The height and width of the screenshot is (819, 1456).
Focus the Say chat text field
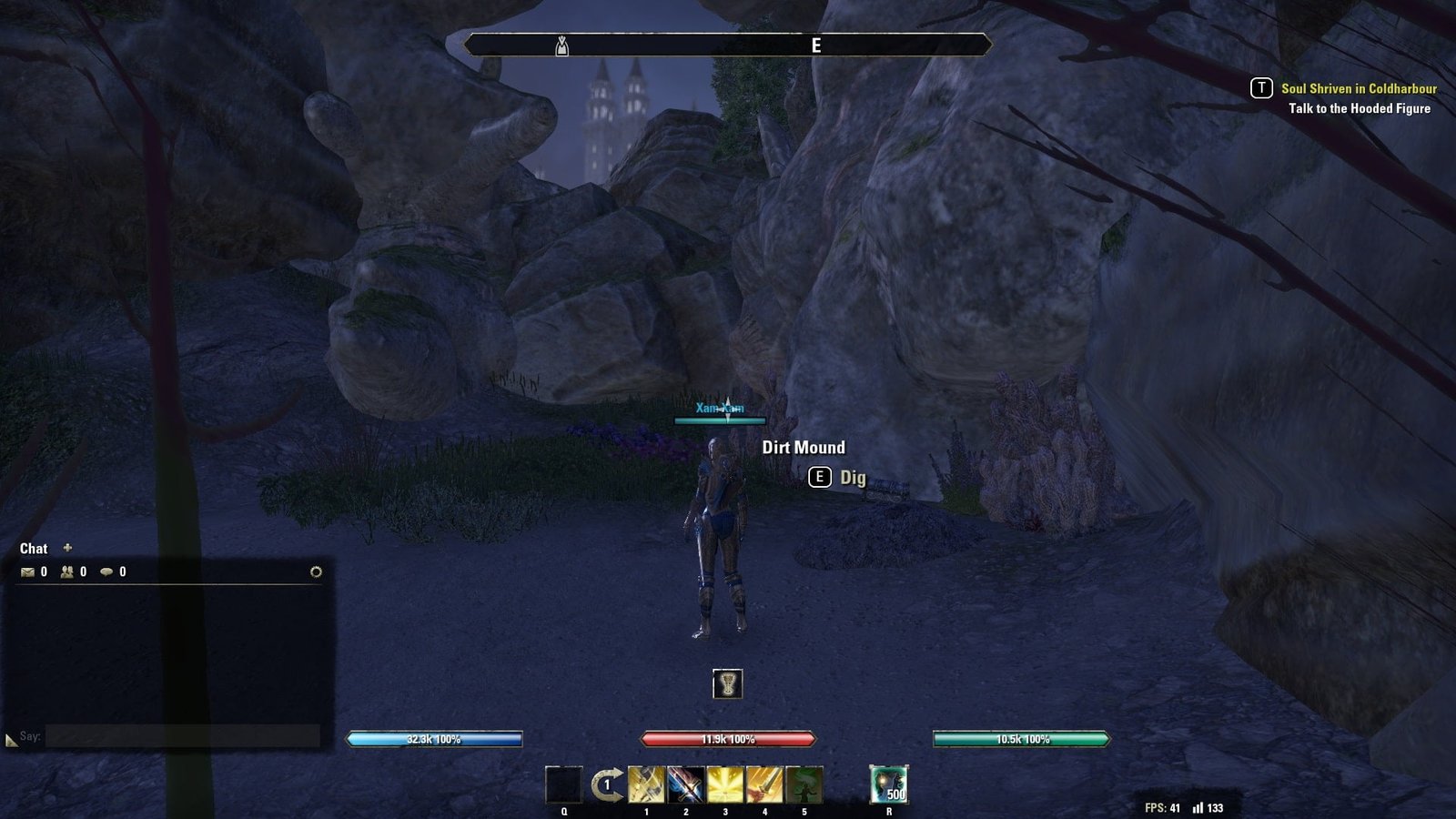click(x=182, y=736)
